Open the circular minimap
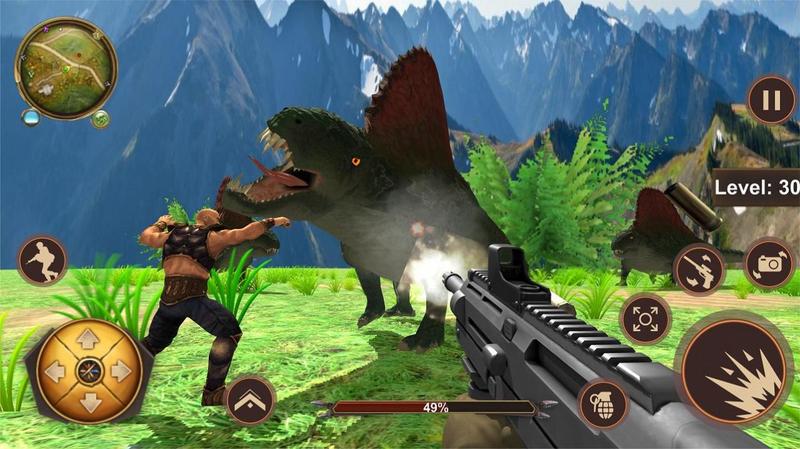This screenshot has height=449, width=800. coord(66,68)
